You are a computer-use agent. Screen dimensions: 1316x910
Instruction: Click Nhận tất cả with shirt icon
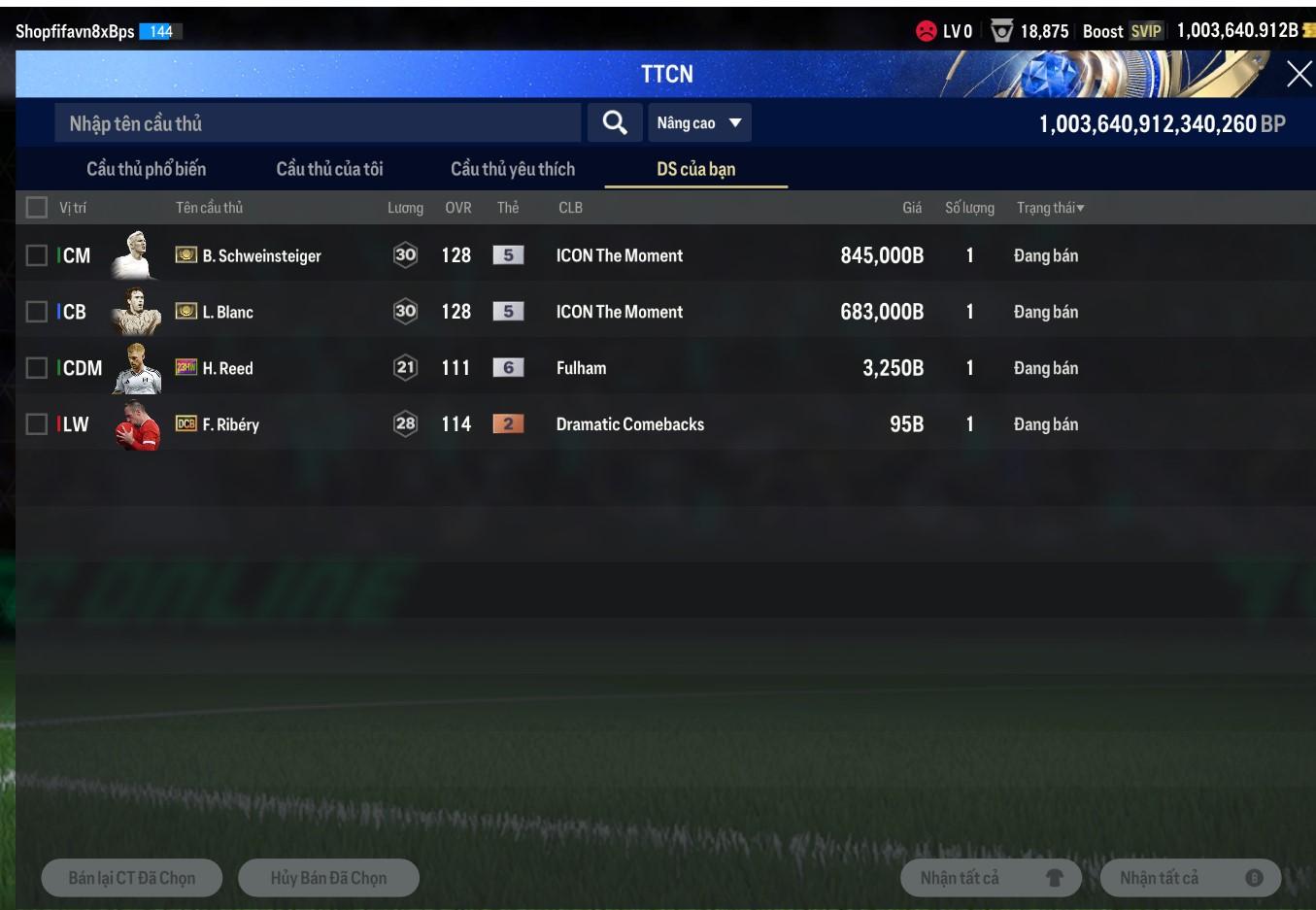pos(991,878)
